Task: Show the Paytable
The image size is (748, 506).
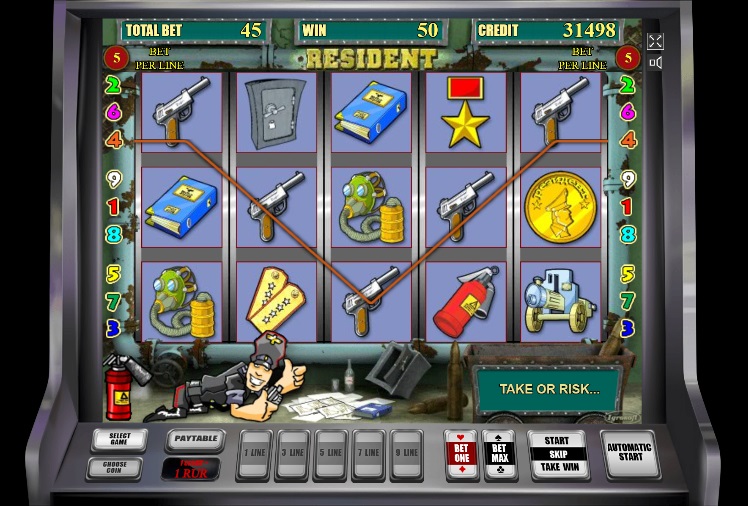Action: tap(192, 439)
